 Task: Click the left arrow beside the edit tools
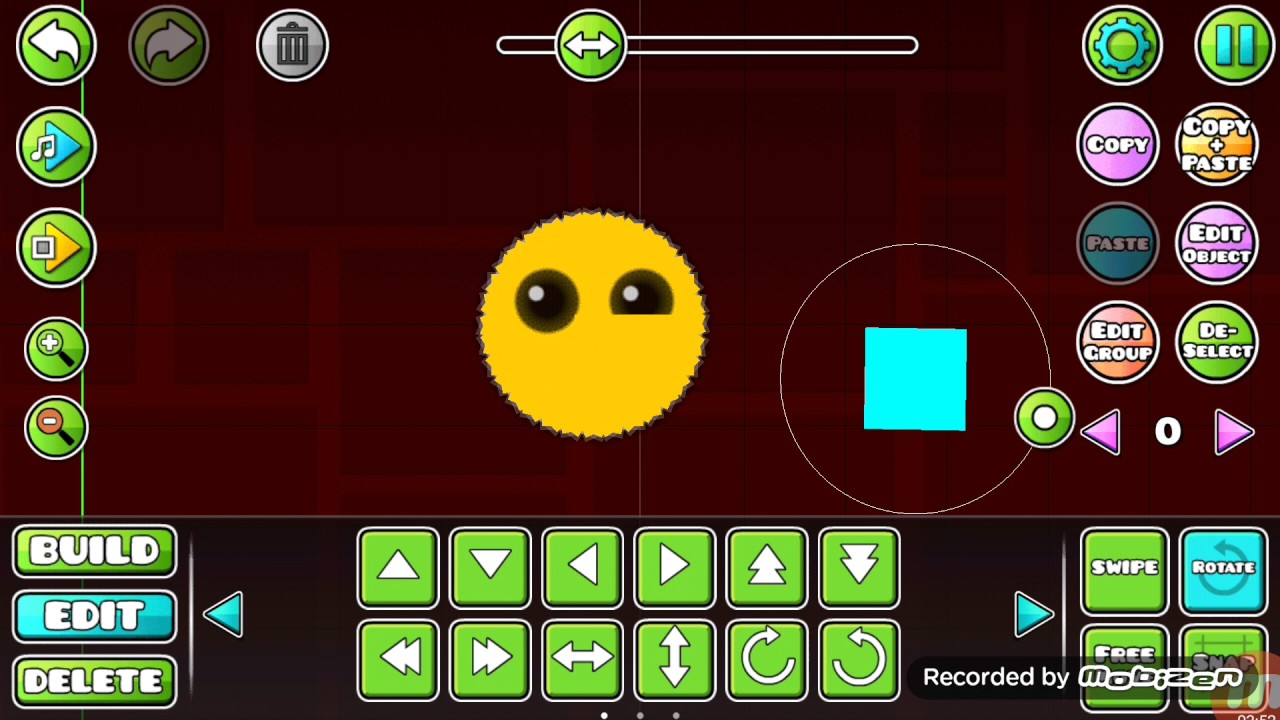223,614
